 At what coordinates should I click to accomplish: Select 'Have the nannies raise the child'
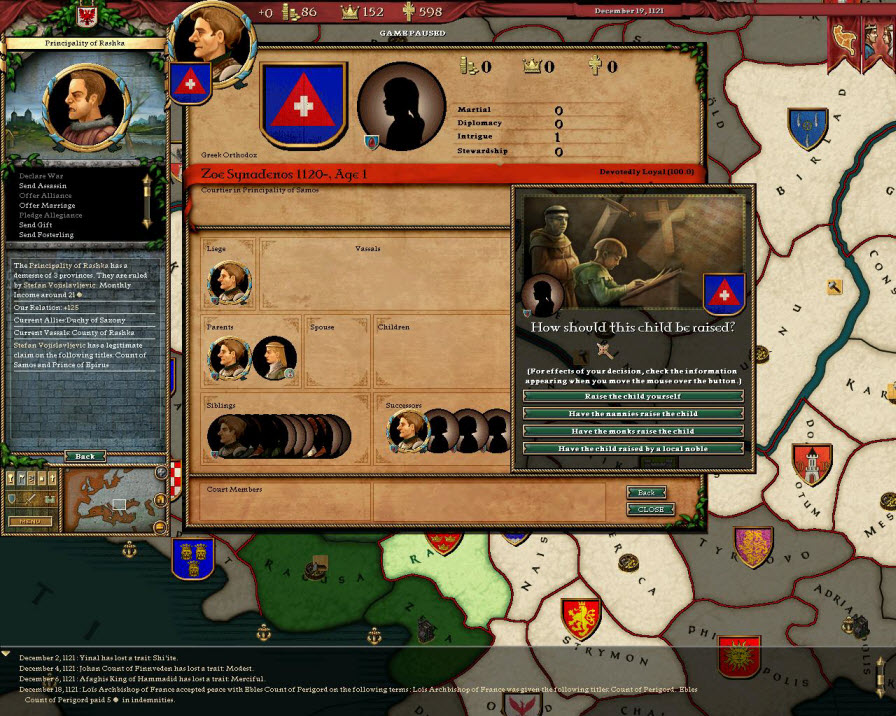633,414
